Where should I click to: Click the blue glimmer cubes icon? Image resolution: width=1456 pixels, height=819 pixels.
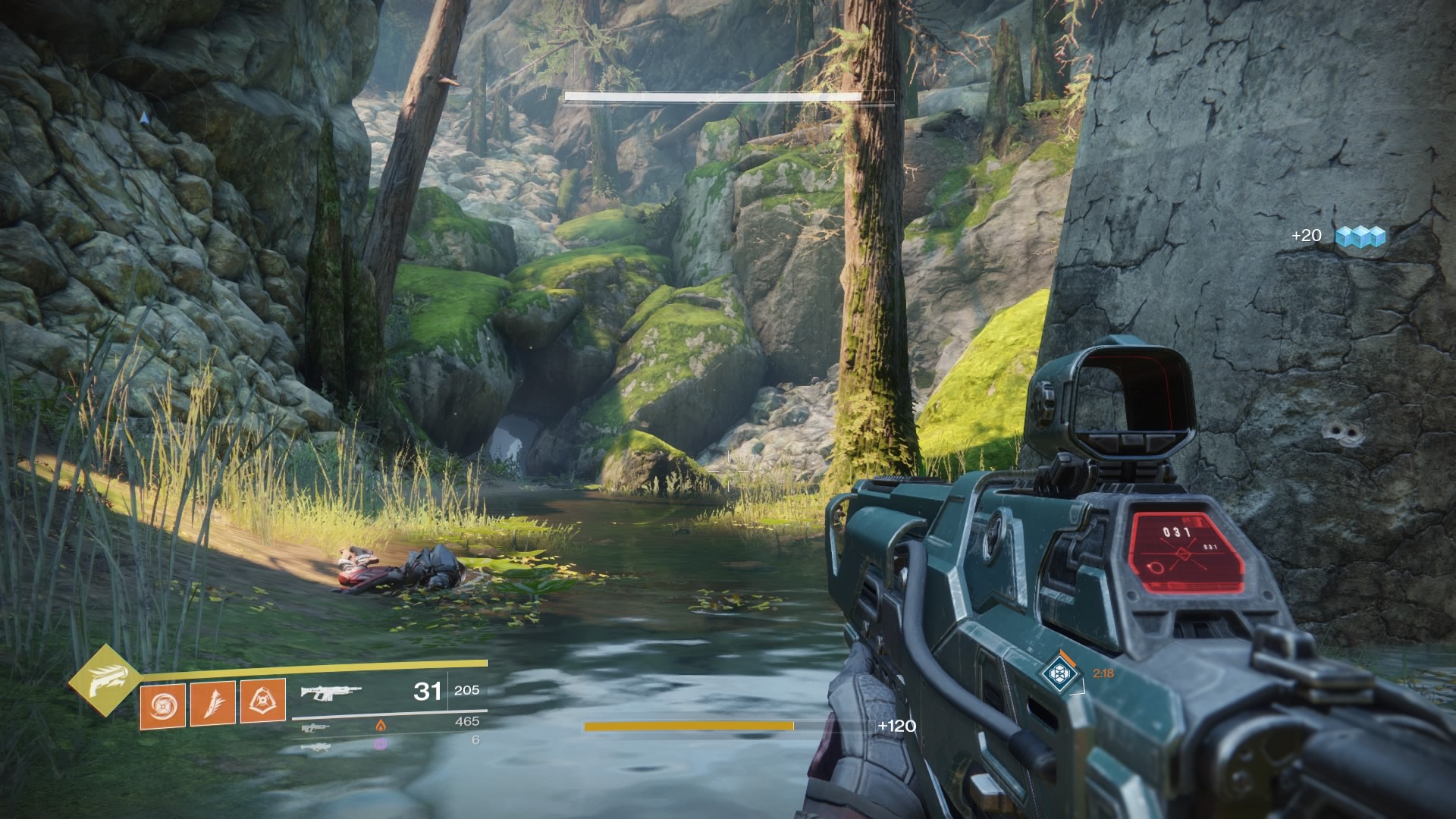coord(1360,236)
